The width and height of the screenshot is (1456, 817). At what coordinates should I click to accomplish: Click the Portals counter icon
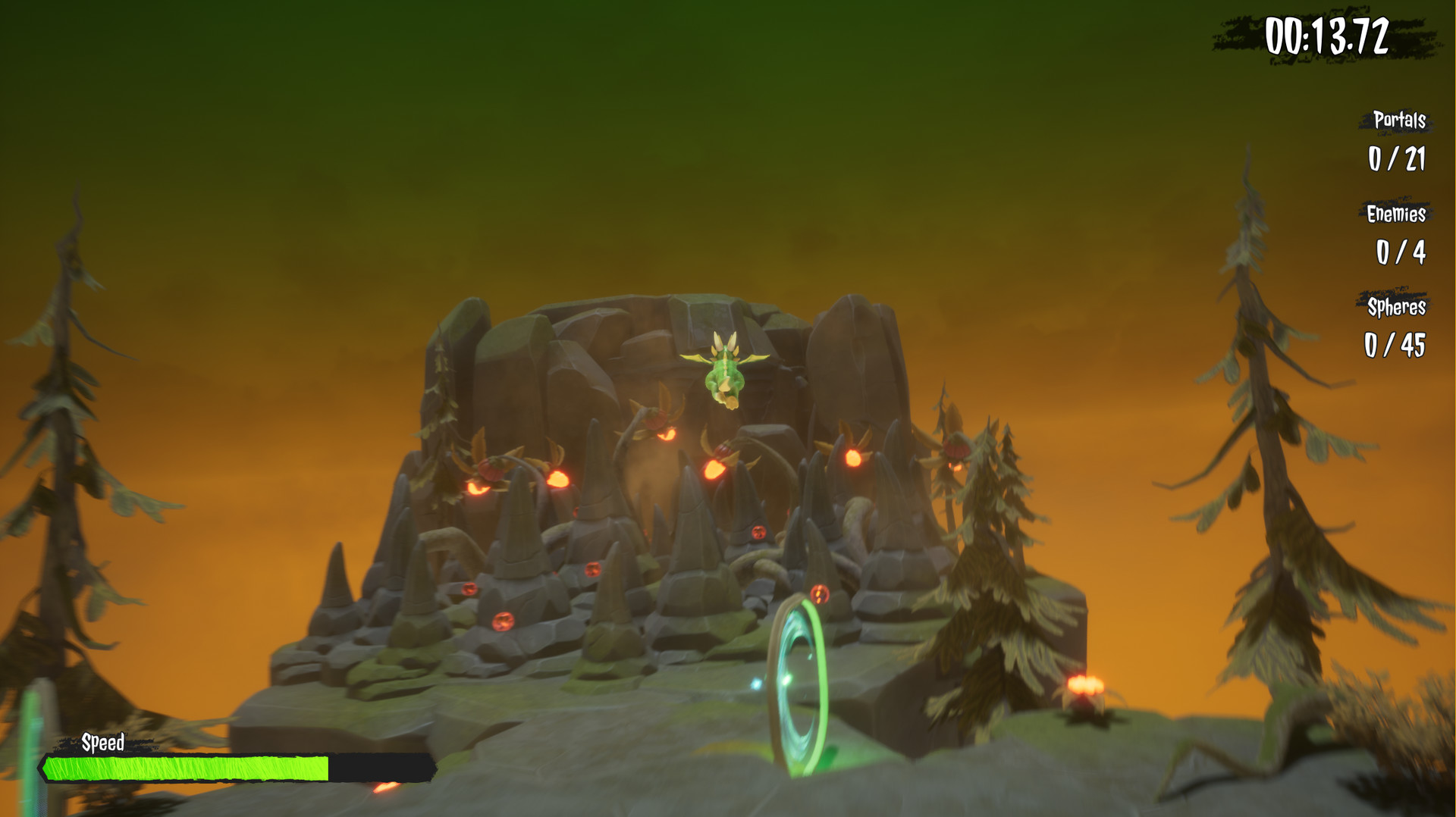pyautogui.click(x=1399, y=121)
